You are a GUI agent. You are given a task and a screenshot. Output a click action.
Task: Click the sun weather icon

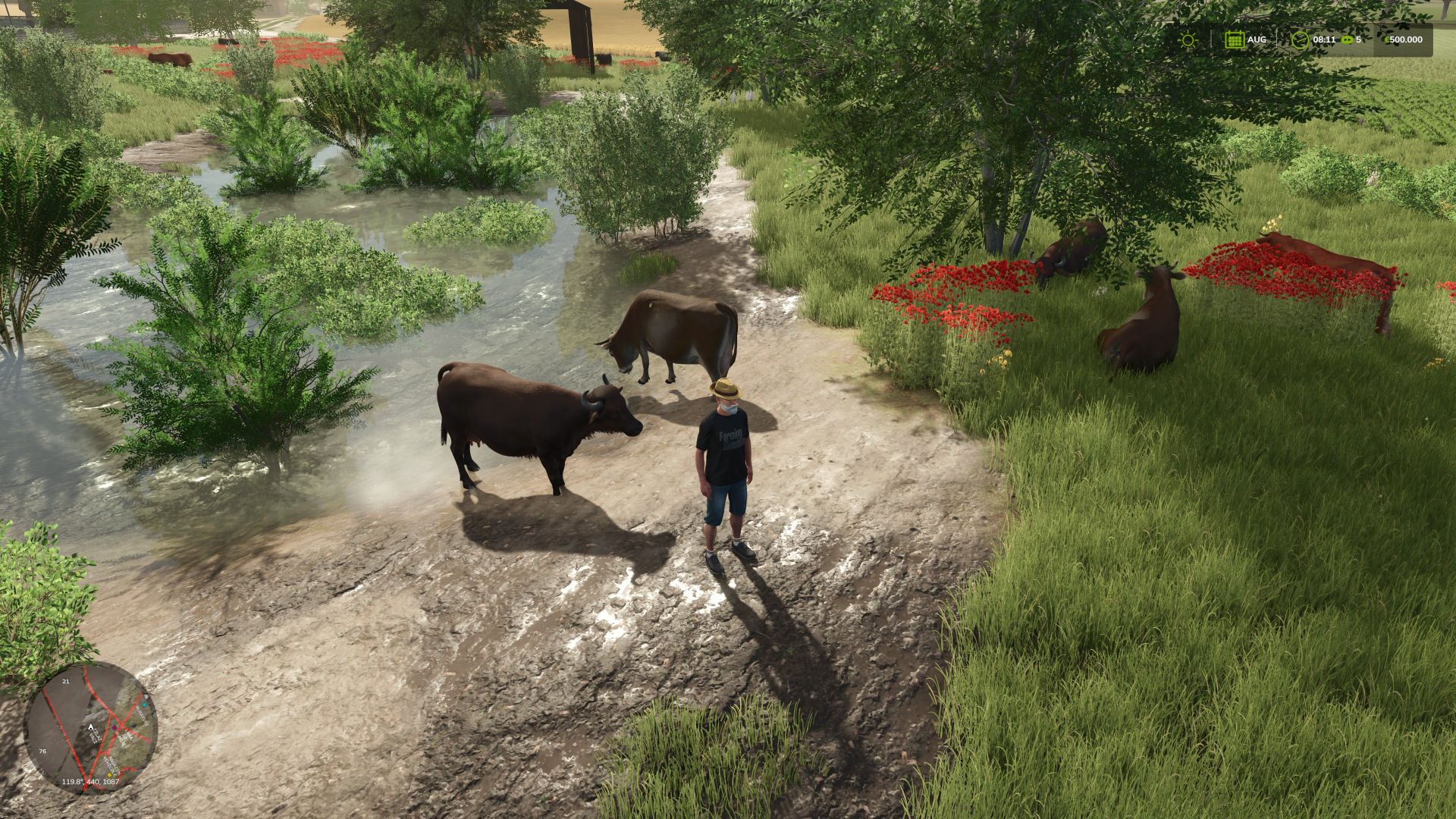(x=1188, y=39)
